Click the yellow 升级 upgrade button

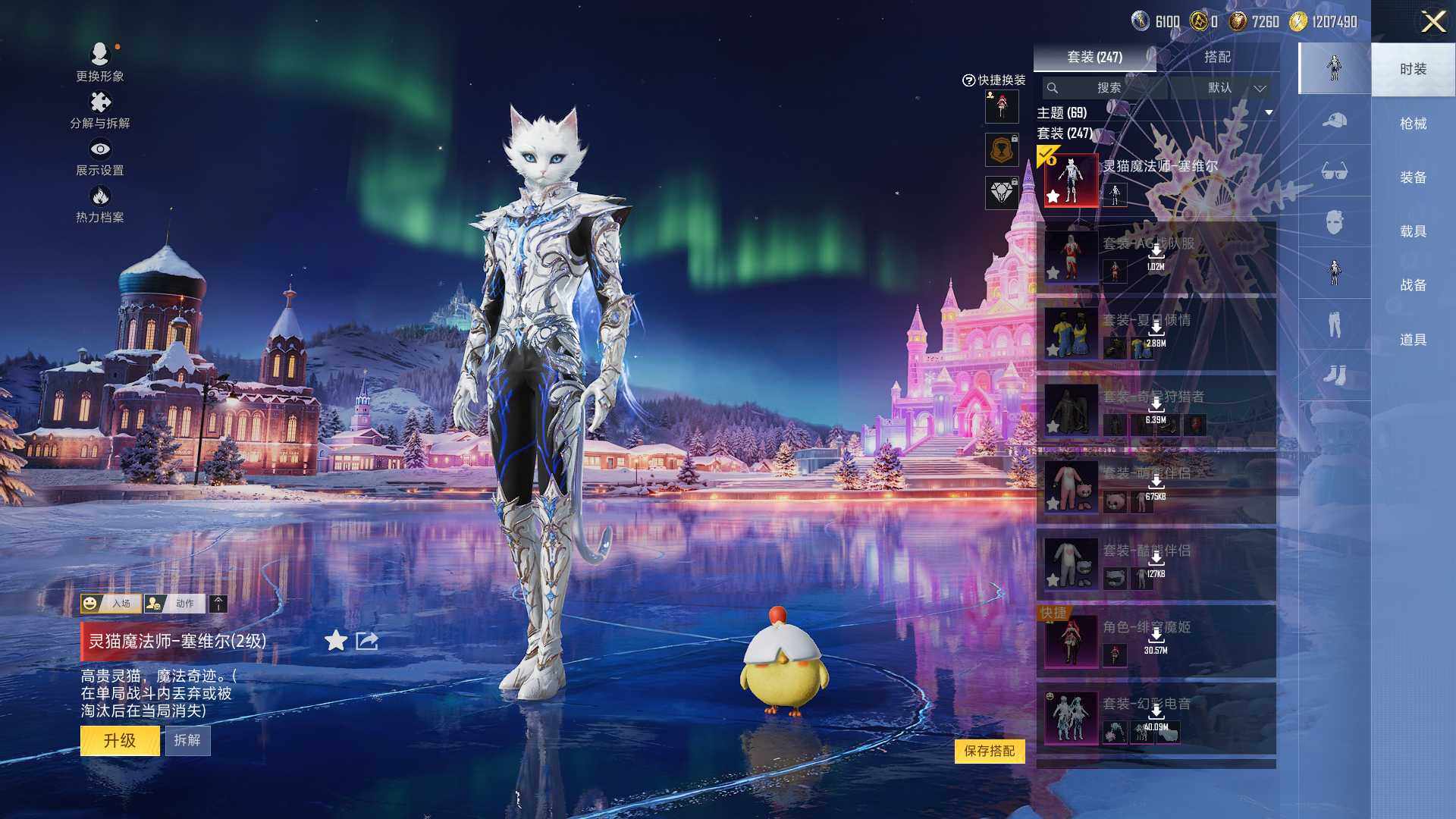(x=120, y=740)
